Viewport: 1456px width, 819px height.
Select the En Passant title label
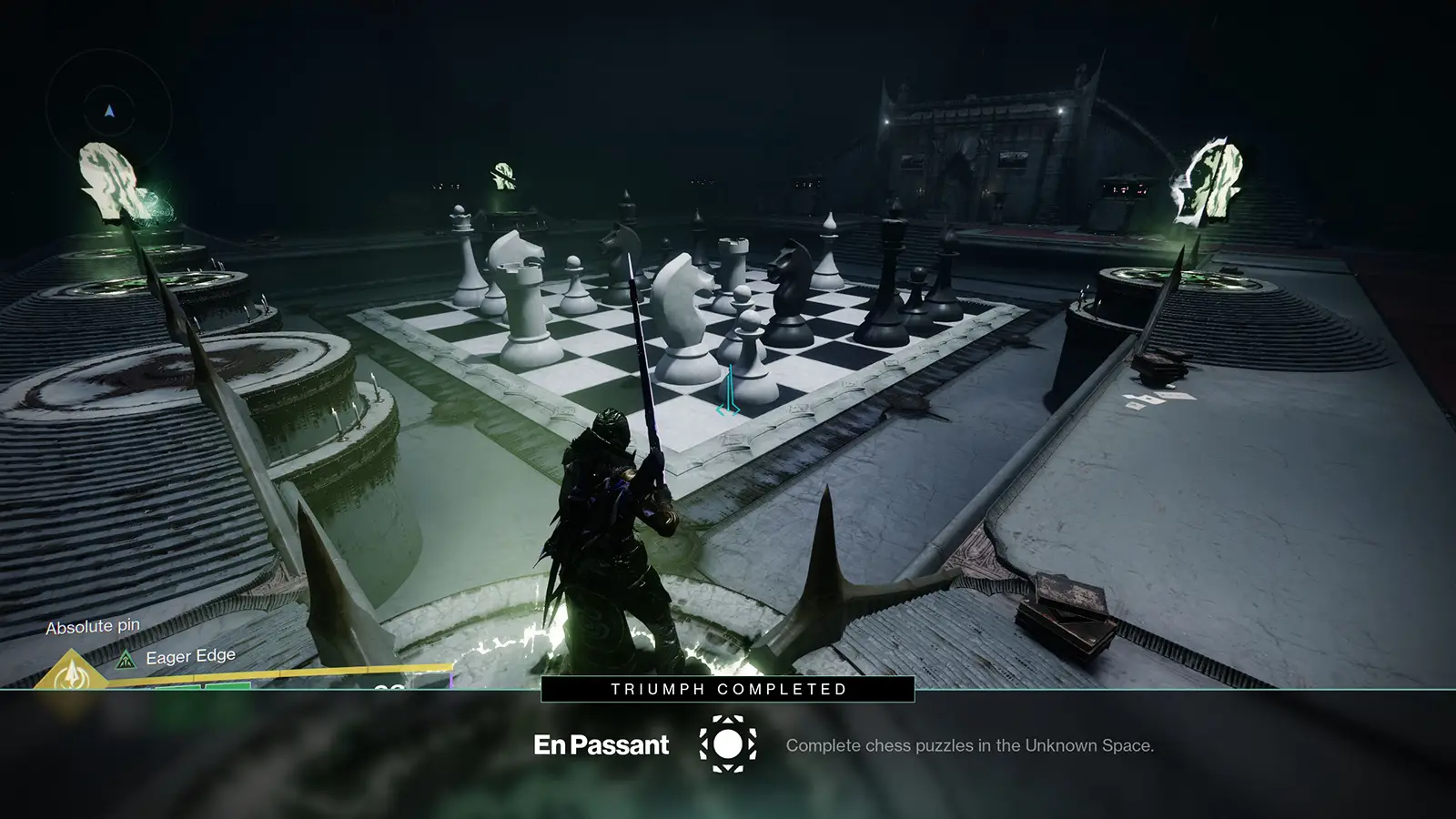pyautogui.click(x=602, y=744)
